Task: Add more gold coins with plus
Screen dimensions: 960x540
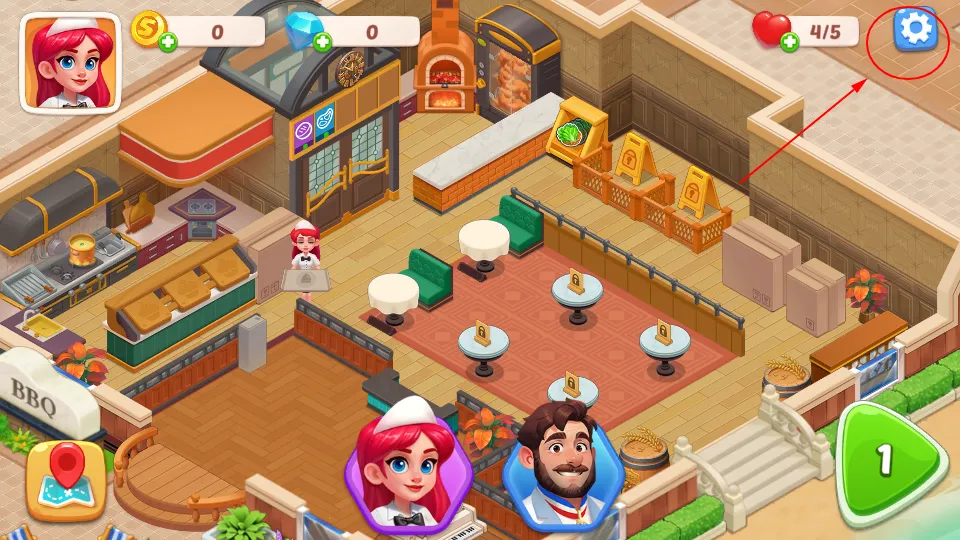Action: [167, 42]
